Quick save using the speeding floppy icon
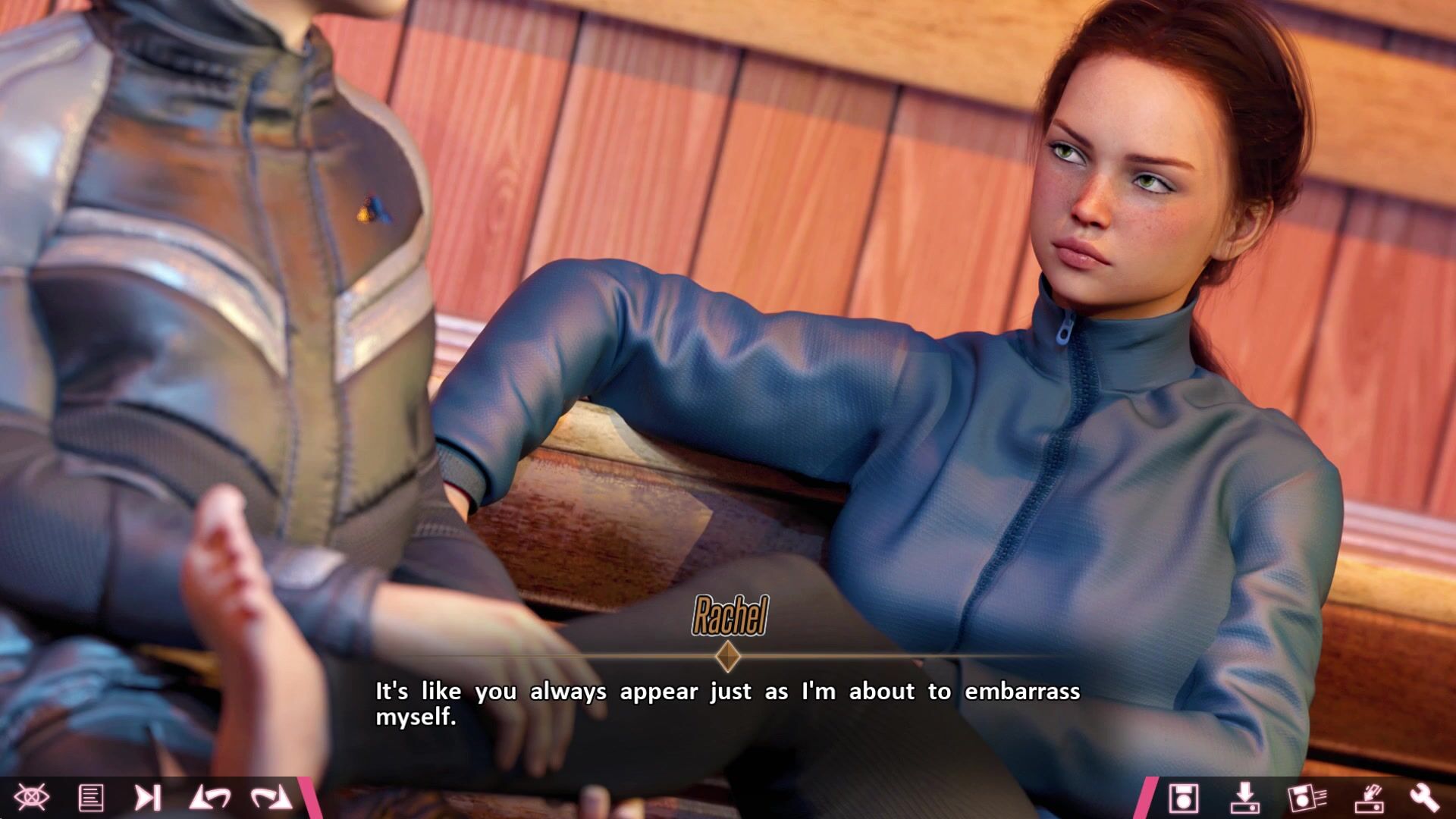 (1307, 798)
